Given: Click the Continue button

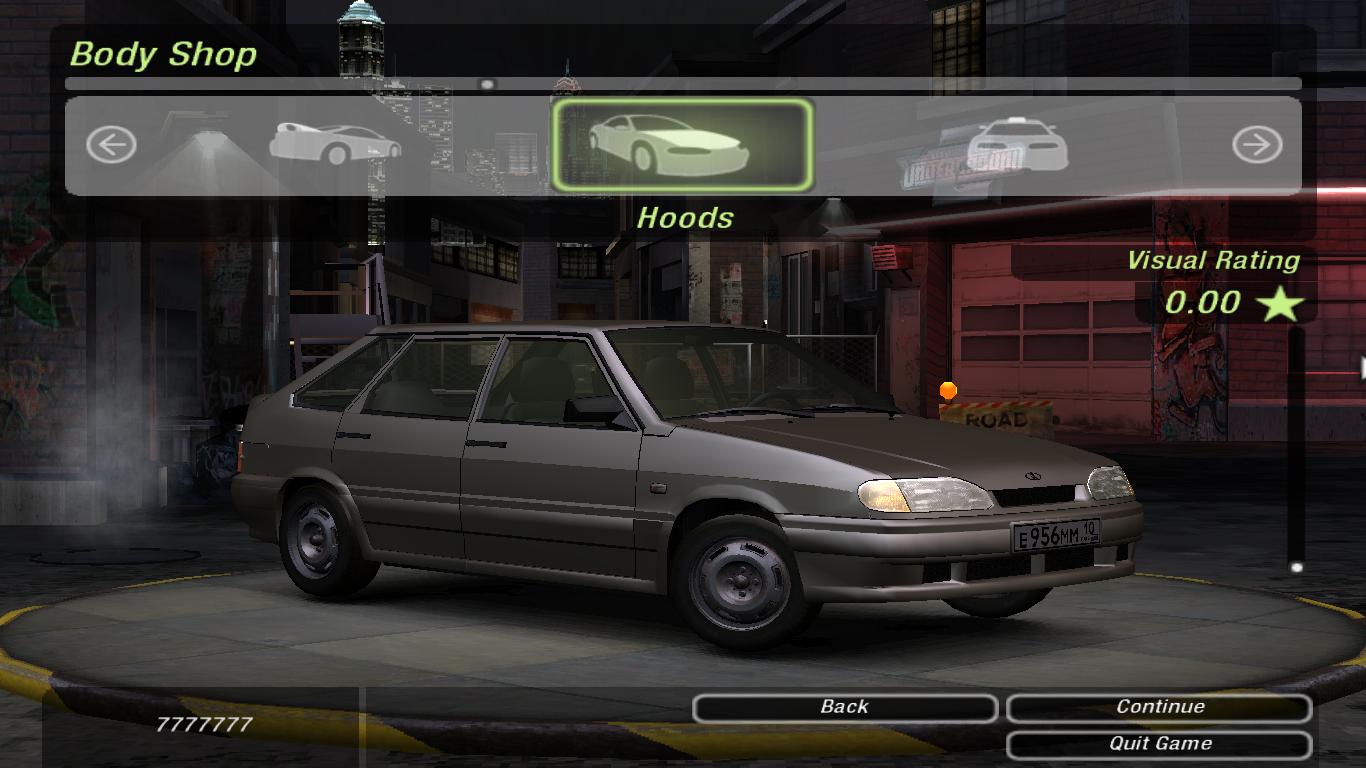Looking at the screenshot, I should (1159, 708).
